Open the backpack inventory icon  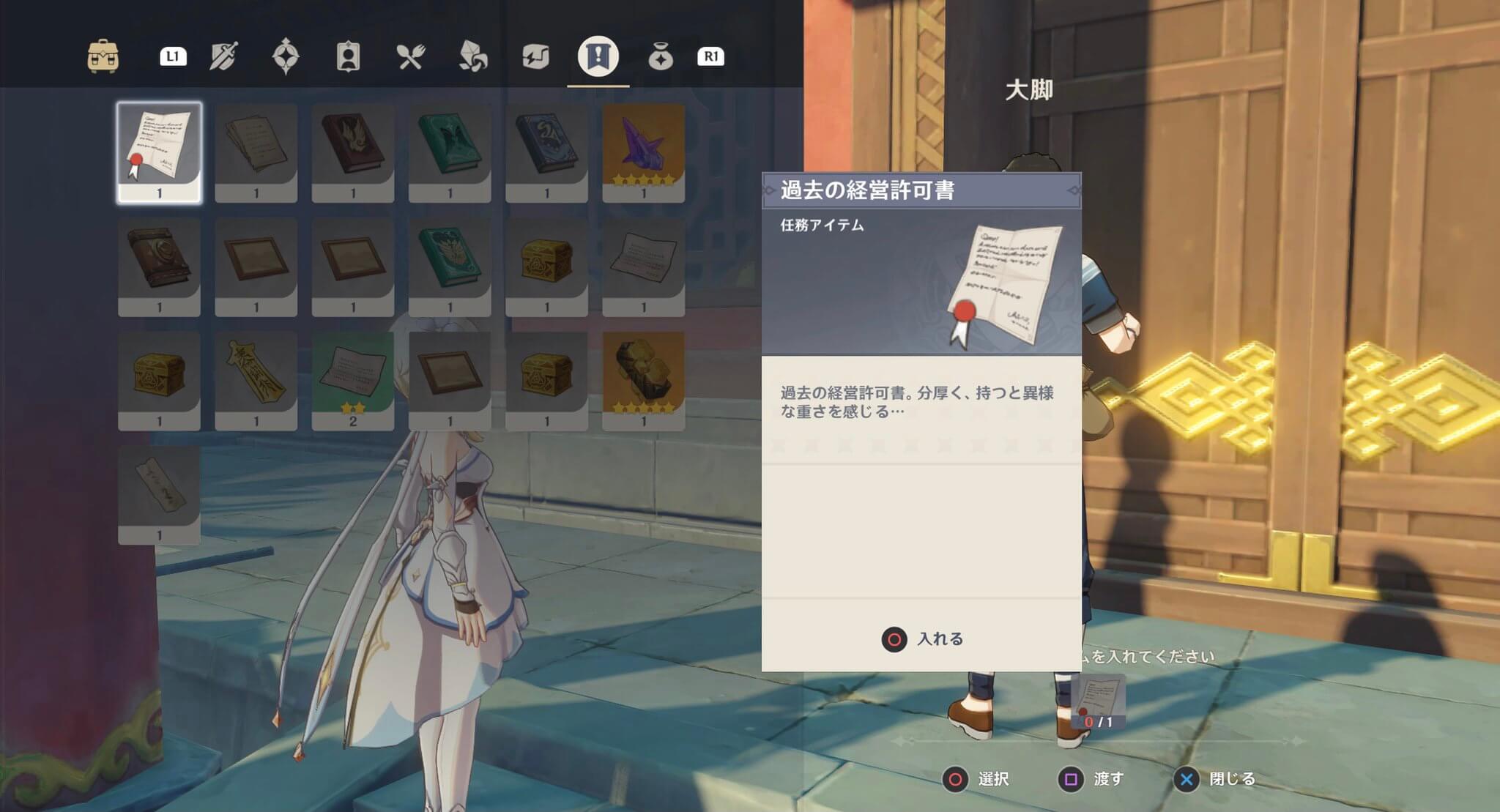click(x=103, y=56)
